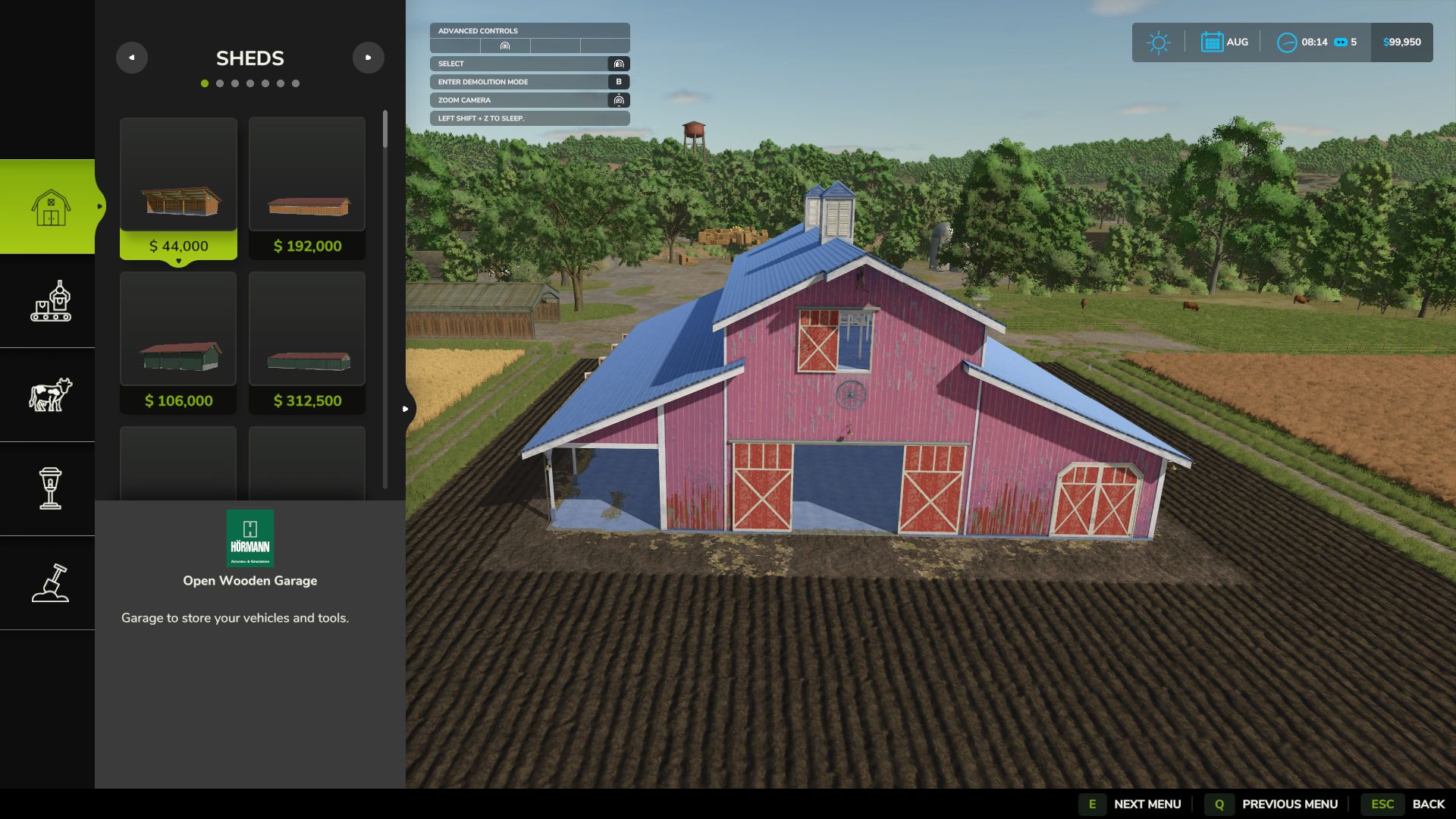Click the Hörmann brand logo

(x=250, y=538)
